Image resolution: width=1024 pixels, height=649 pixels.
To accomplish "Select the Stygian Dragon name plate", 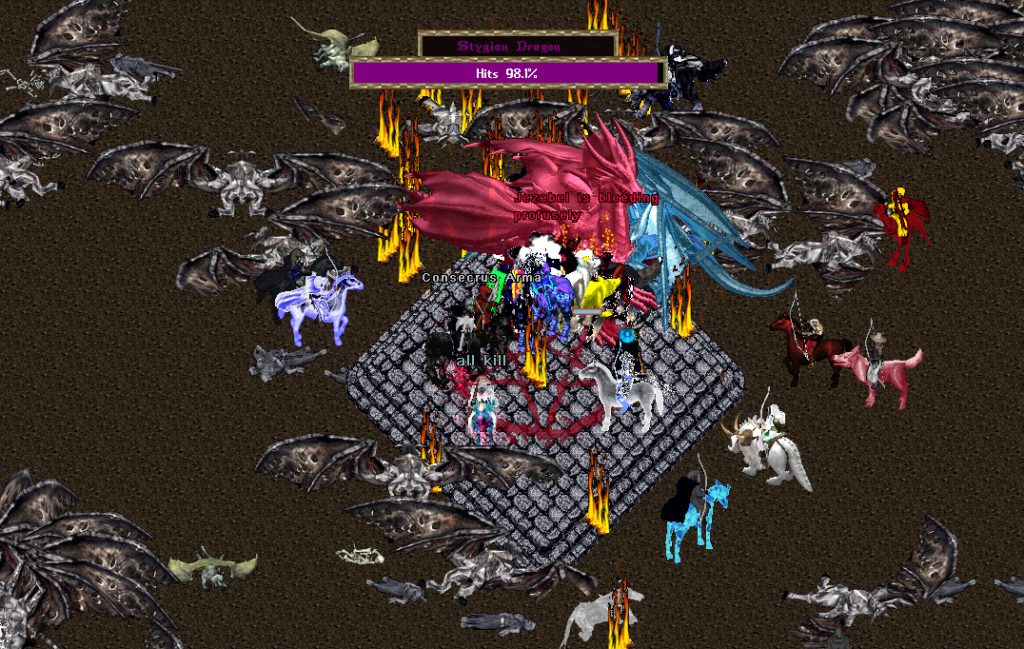I will 516,46.
